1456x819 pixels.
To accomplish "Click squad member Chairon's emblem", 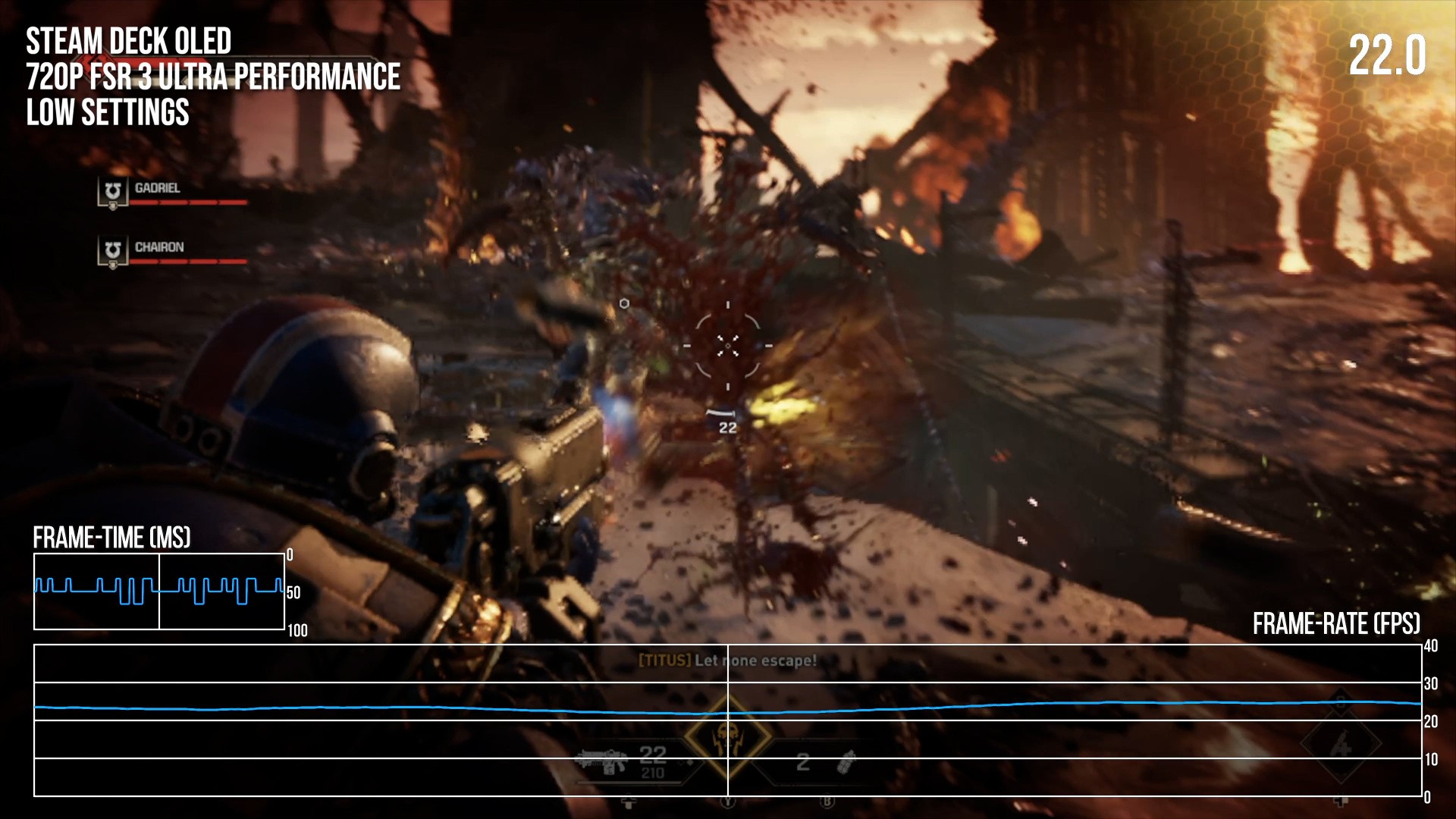I will click(x=113, y=251).
